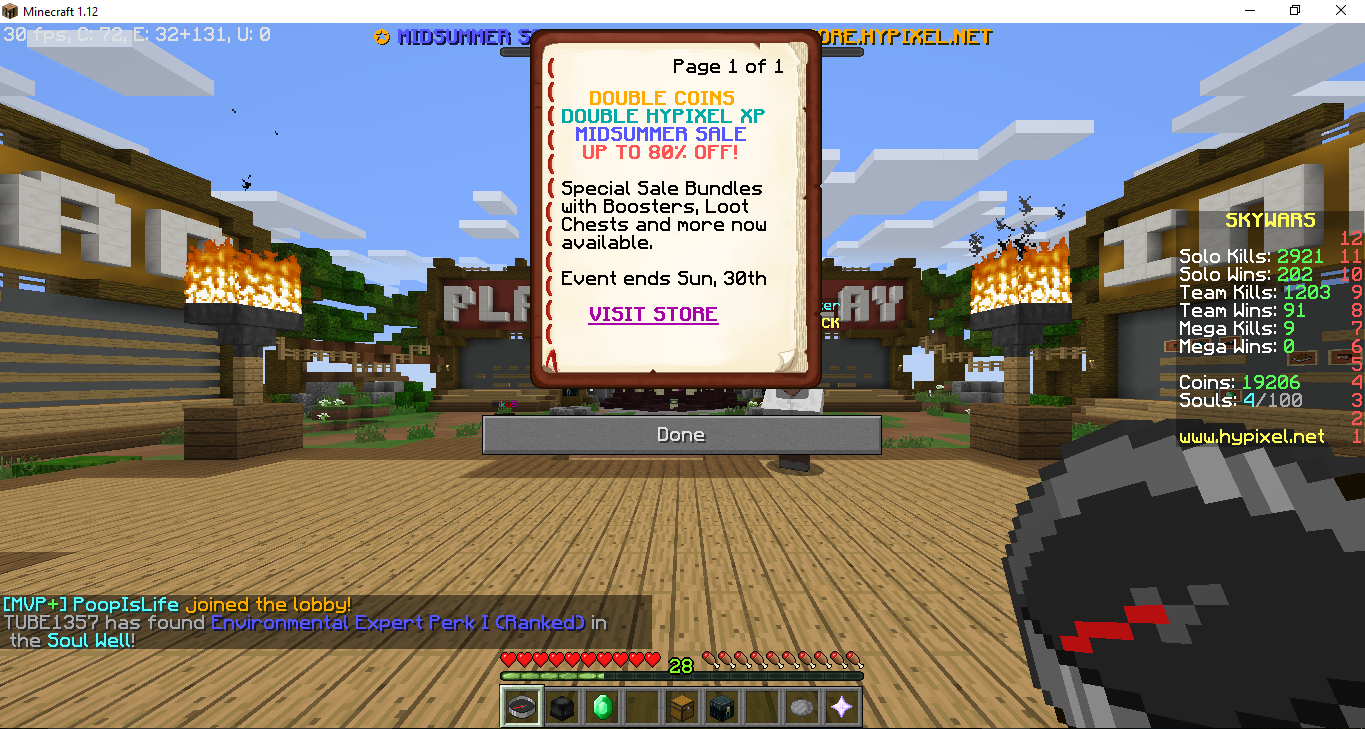
Task: Click the gold coin icon beside Midsummer text
Action: pos(381,38)
